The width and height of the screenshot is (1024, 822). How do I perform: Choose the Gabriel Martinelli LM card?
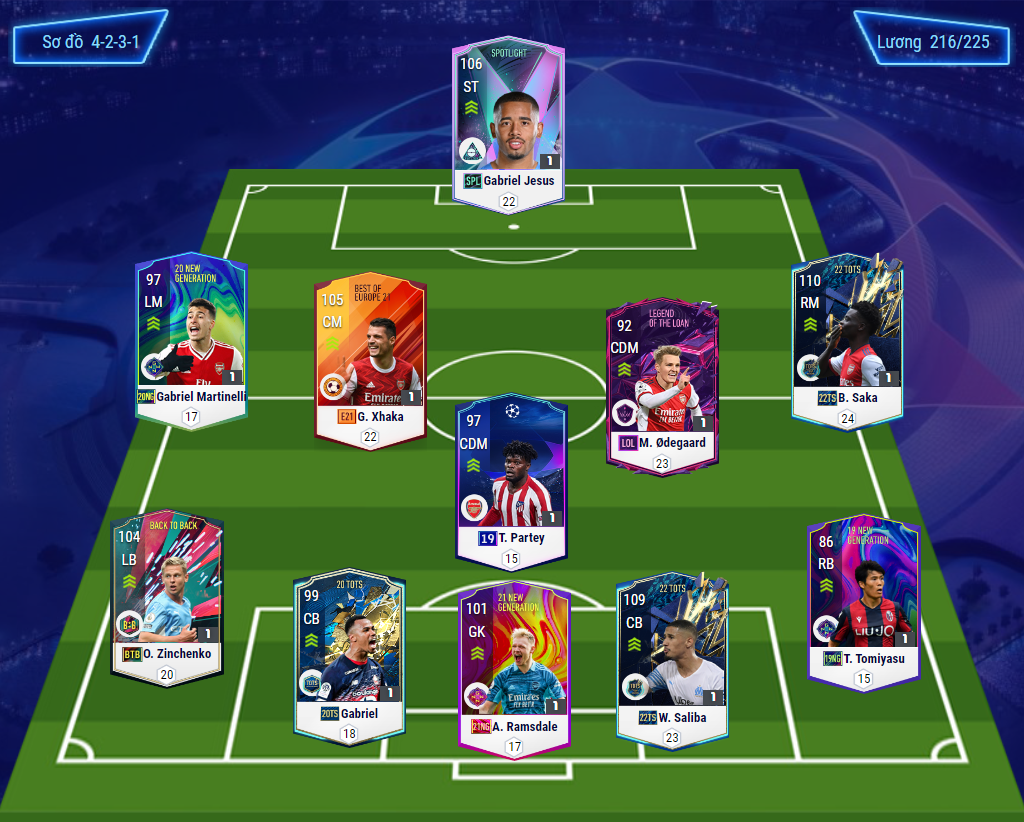[191, 336]
